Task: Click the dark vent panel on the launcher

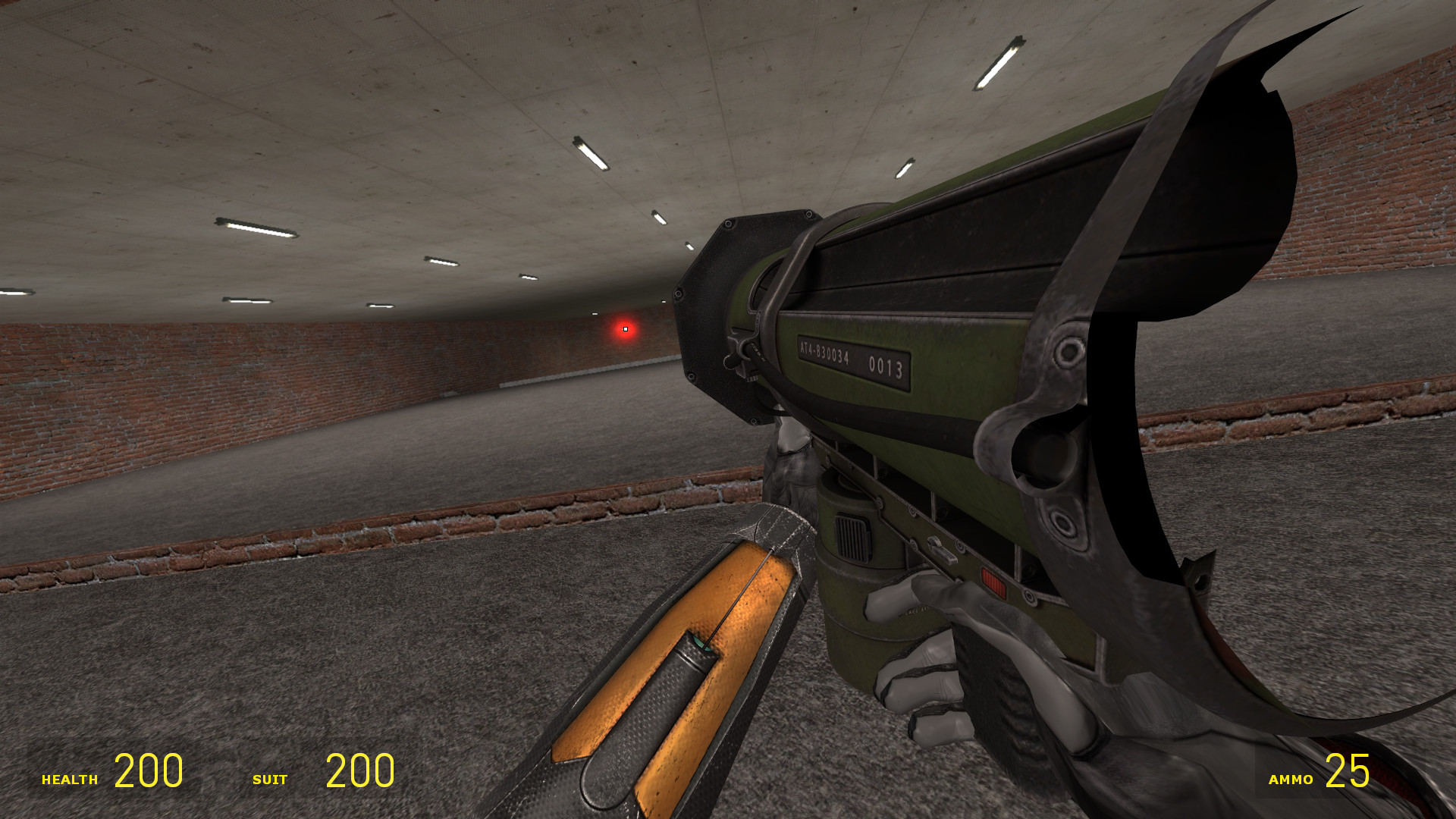Action: coord(851,537)
